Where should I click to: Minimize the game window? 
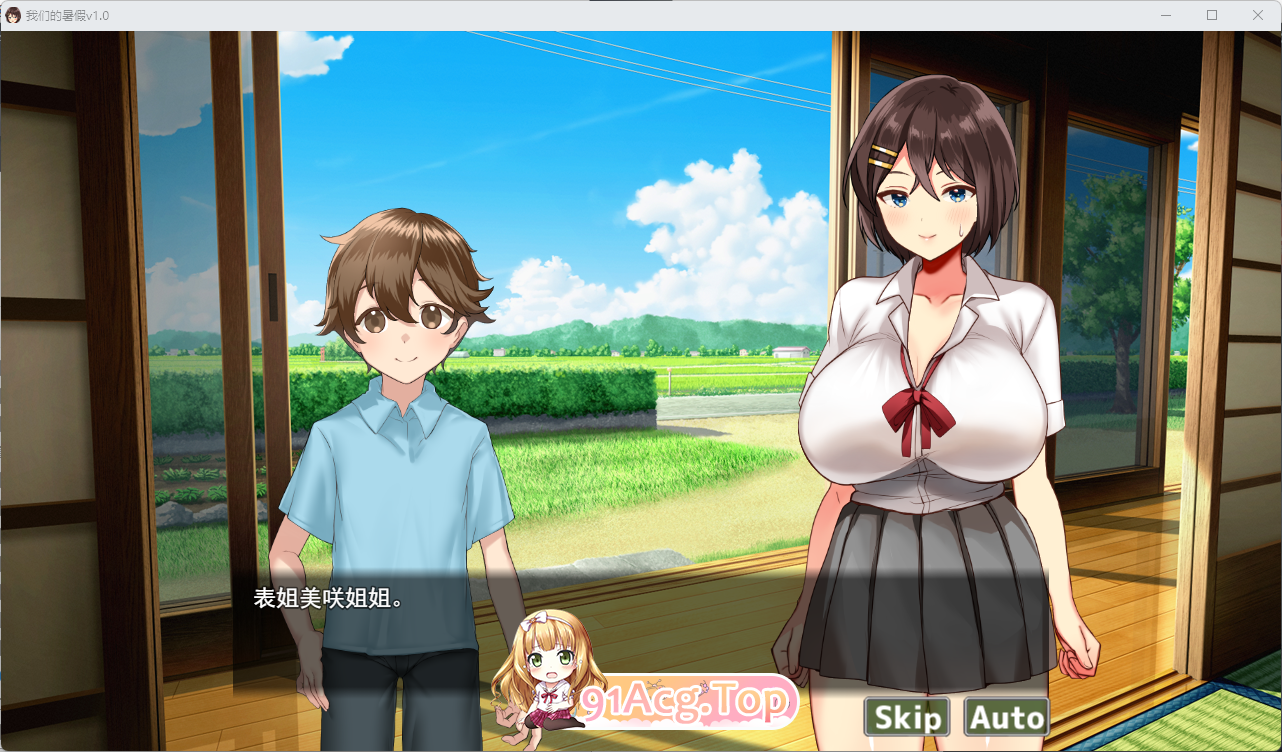pos(1166,15)
